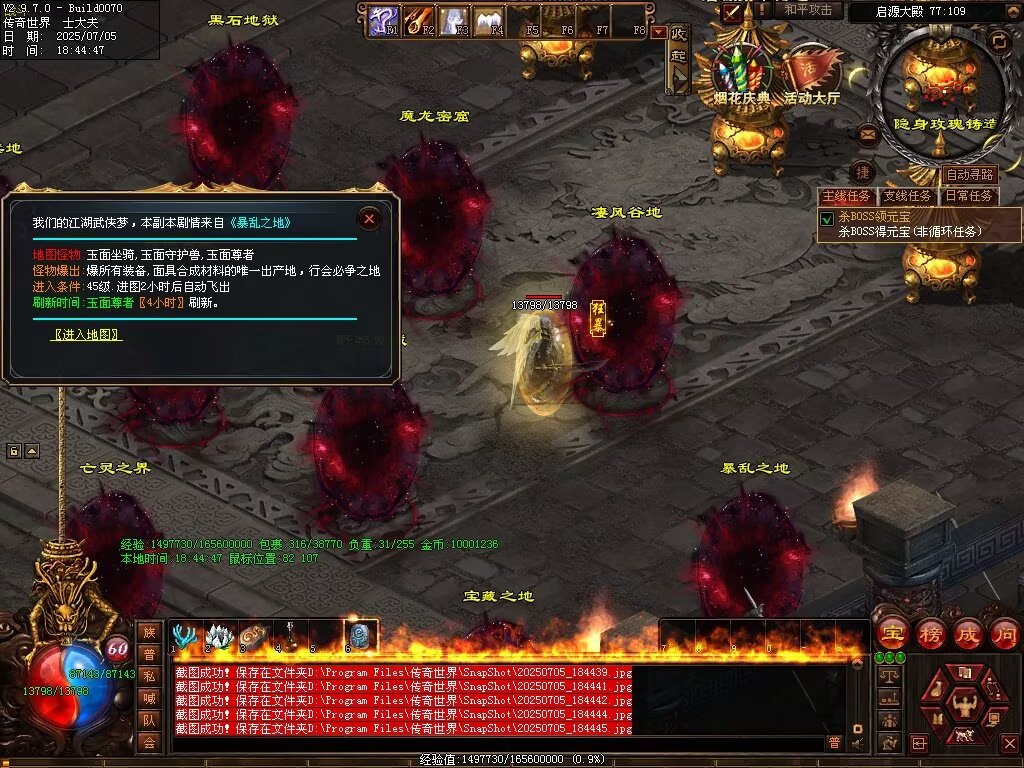The image size is (1024, 768).
Task: Open the 榜 ranking button
Action: pyautogui.click(x=930, y=633)
